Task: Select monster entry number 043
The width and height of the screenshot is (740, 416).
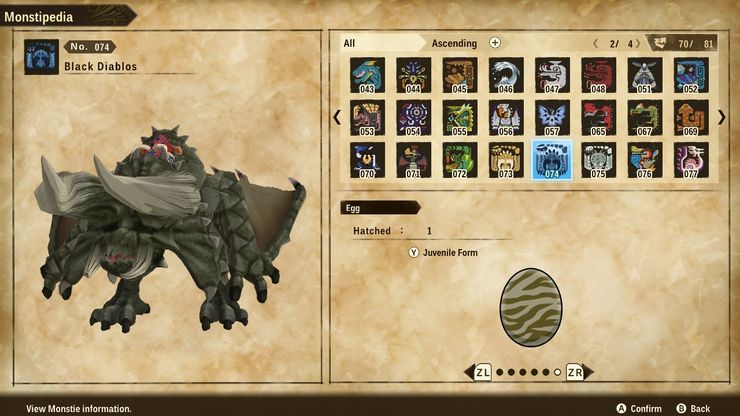Action: (367, 75)
